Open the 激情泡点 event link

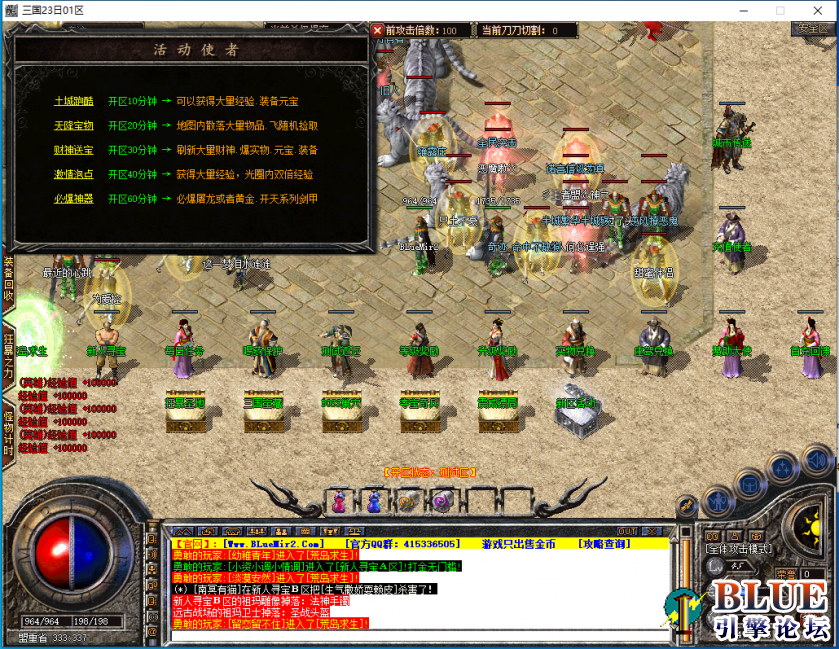tap(74, 175)
